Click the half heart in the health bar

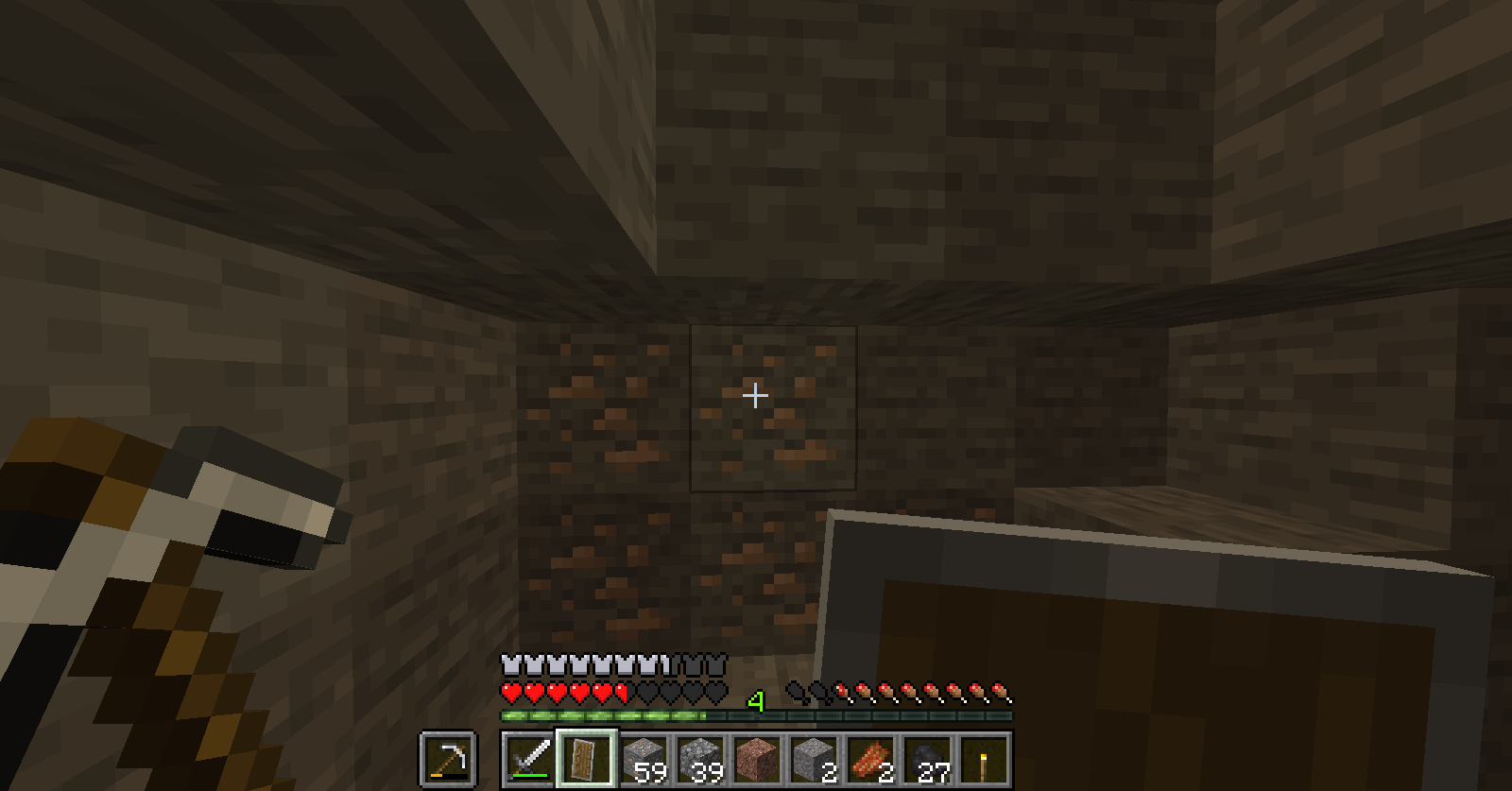(x=621, y=693)
